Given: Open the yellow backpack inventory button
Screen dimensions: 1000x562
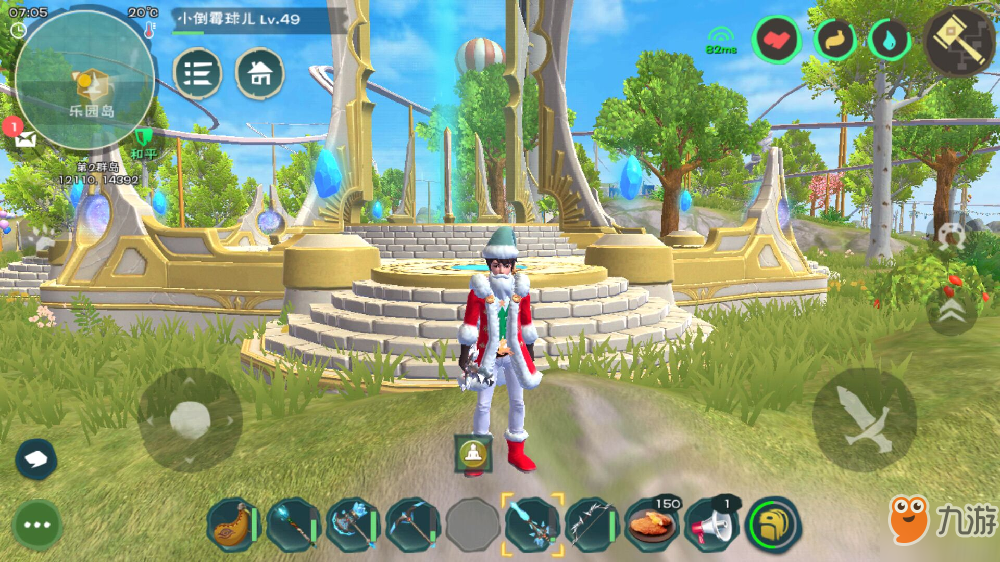Looking at the screenshot, I should pyautogui.click(x=773, y=524).
